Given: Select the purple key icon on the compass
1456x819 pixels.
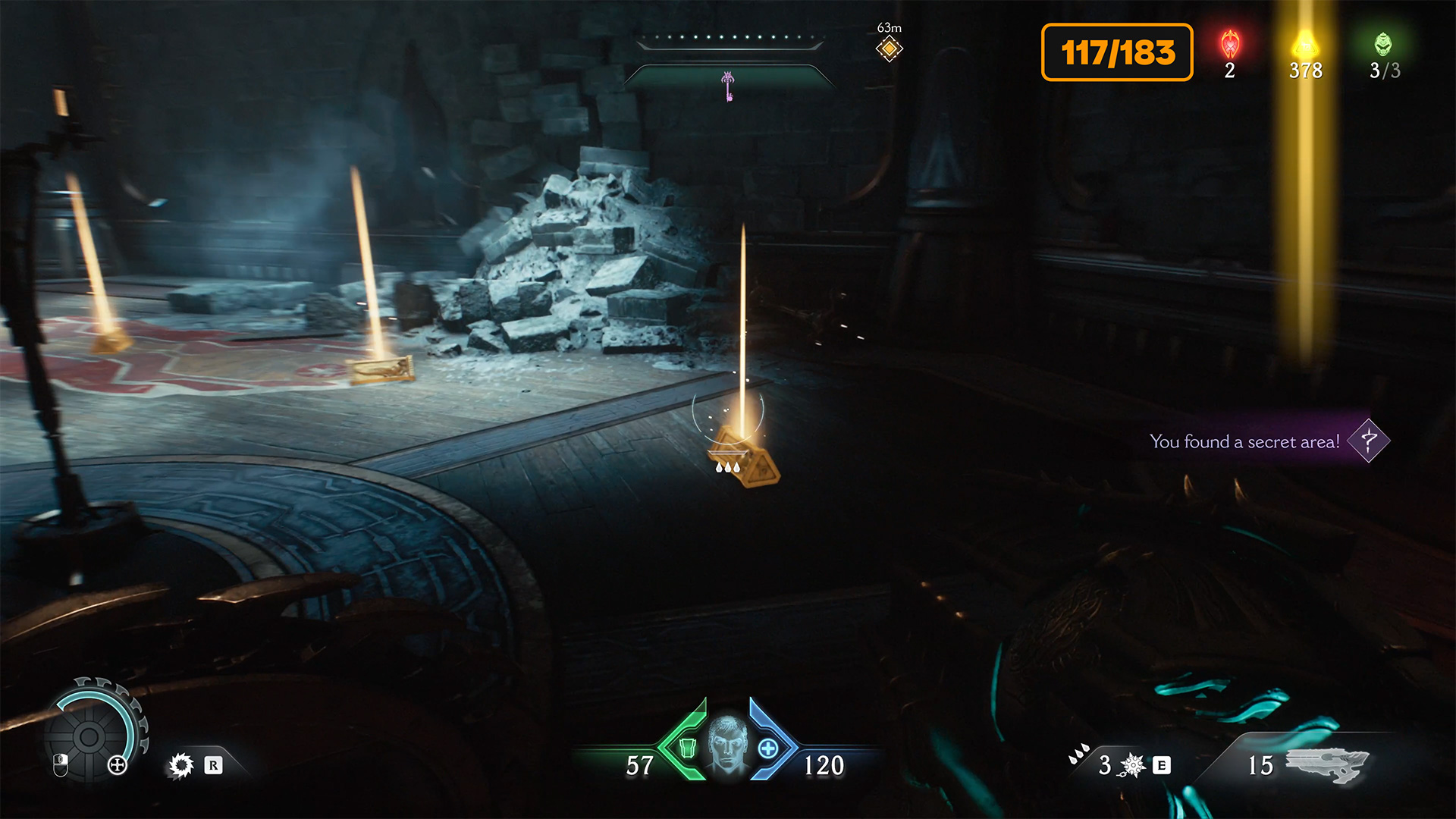Looking at the screenshot, I should click(x=728, y=86).
